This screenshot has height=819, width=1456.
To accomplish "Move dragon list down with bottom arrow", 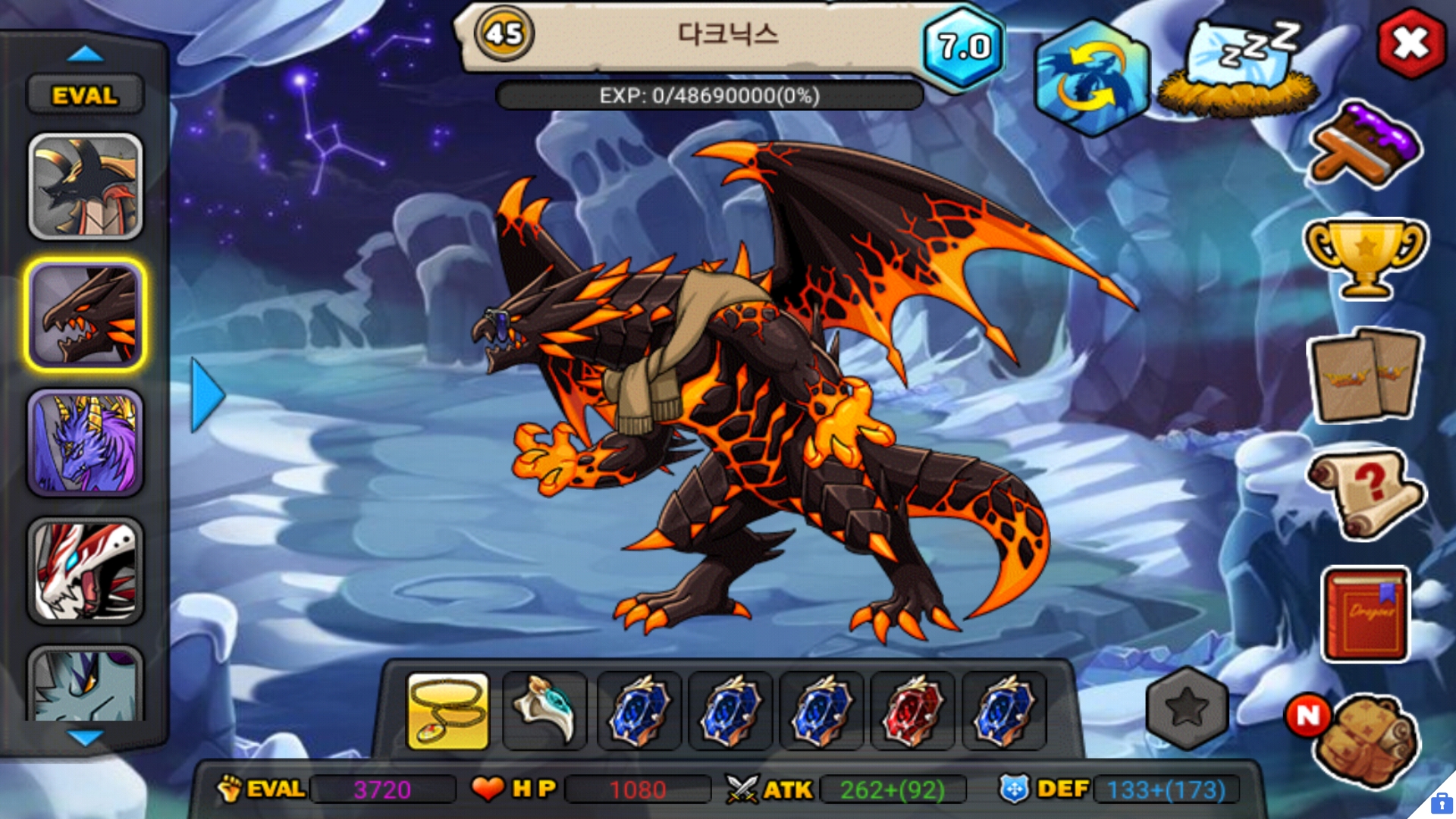I will click(x=85, y=737).
